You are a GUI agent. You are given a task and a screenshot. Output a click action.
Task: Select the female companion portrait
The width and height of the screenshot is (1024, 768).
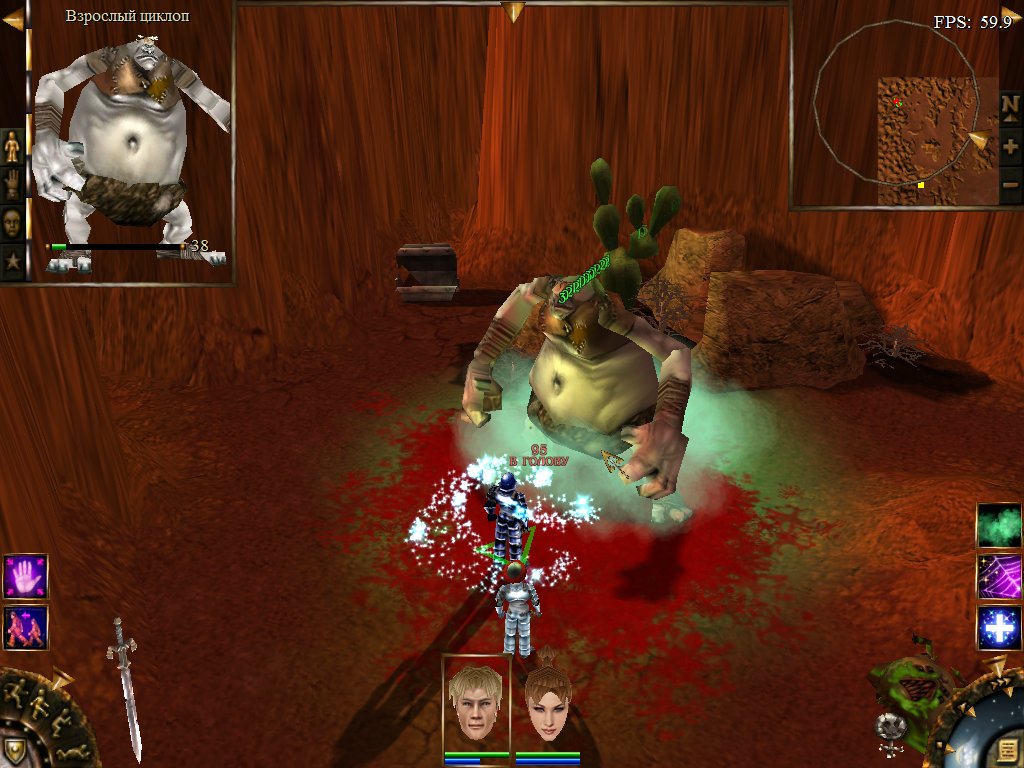[x=547, y=704]
